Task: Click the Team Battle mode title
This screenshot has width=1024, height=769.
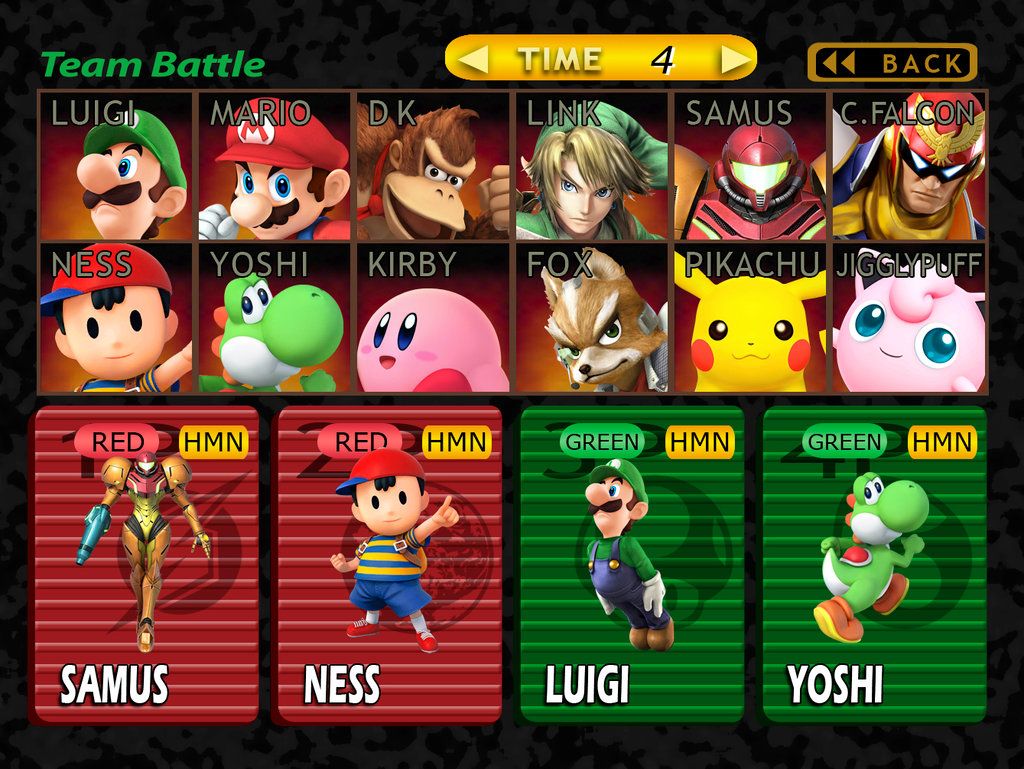Action: point(152,66)
